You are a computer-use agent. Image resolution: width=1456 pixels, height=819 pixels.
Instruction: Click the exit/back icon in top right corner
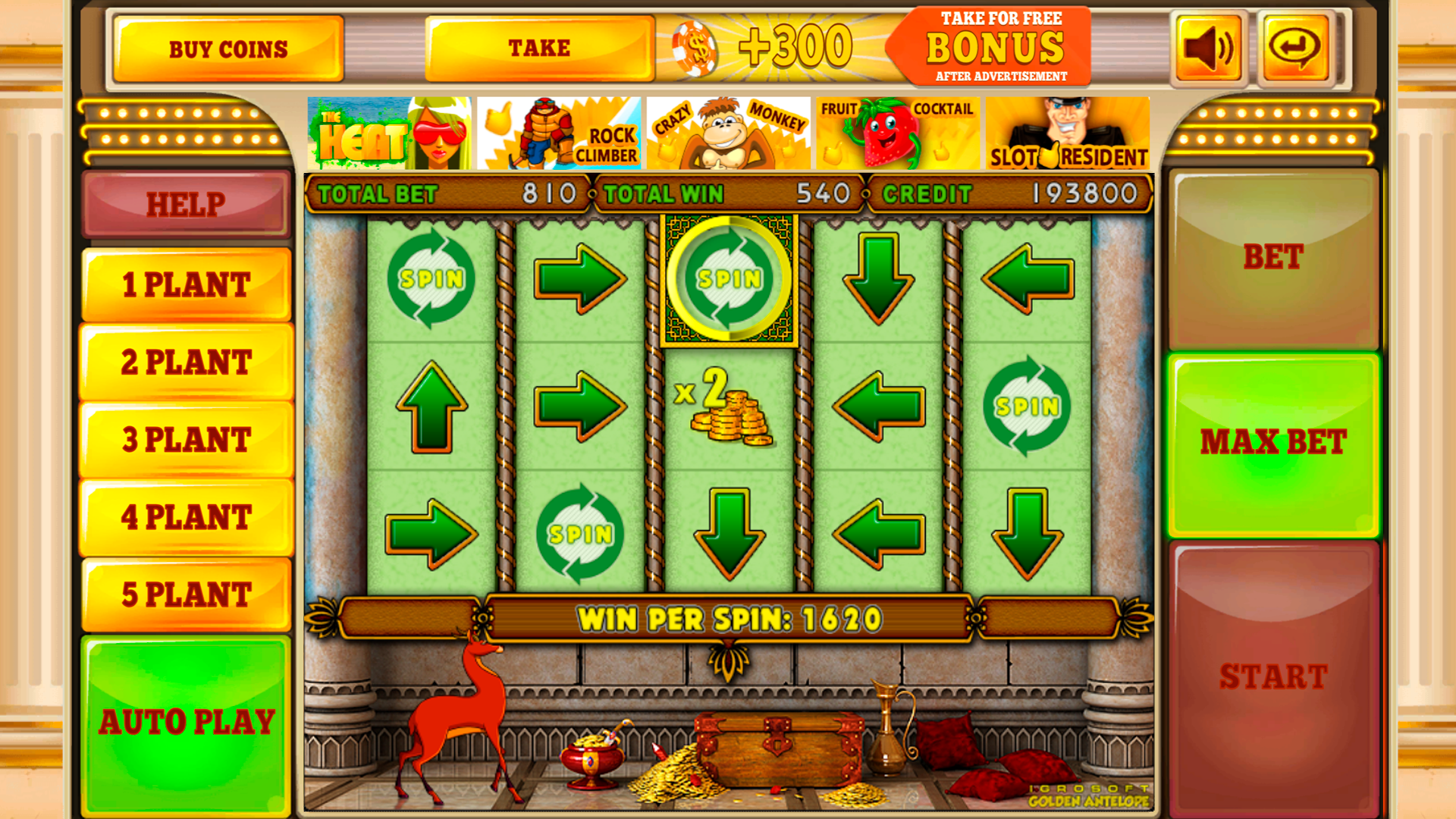[1293, 47]
